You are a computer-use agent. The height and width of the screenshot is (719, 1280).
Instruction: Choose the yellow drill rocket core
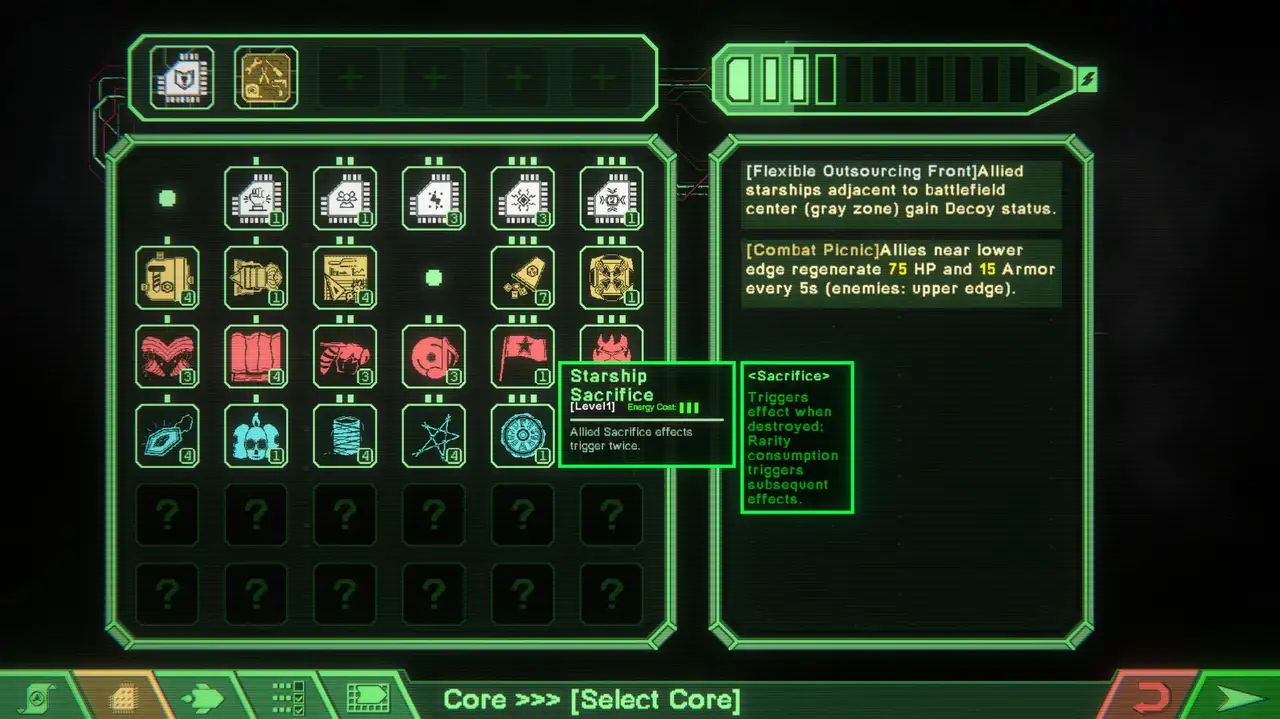coord(256,277)
